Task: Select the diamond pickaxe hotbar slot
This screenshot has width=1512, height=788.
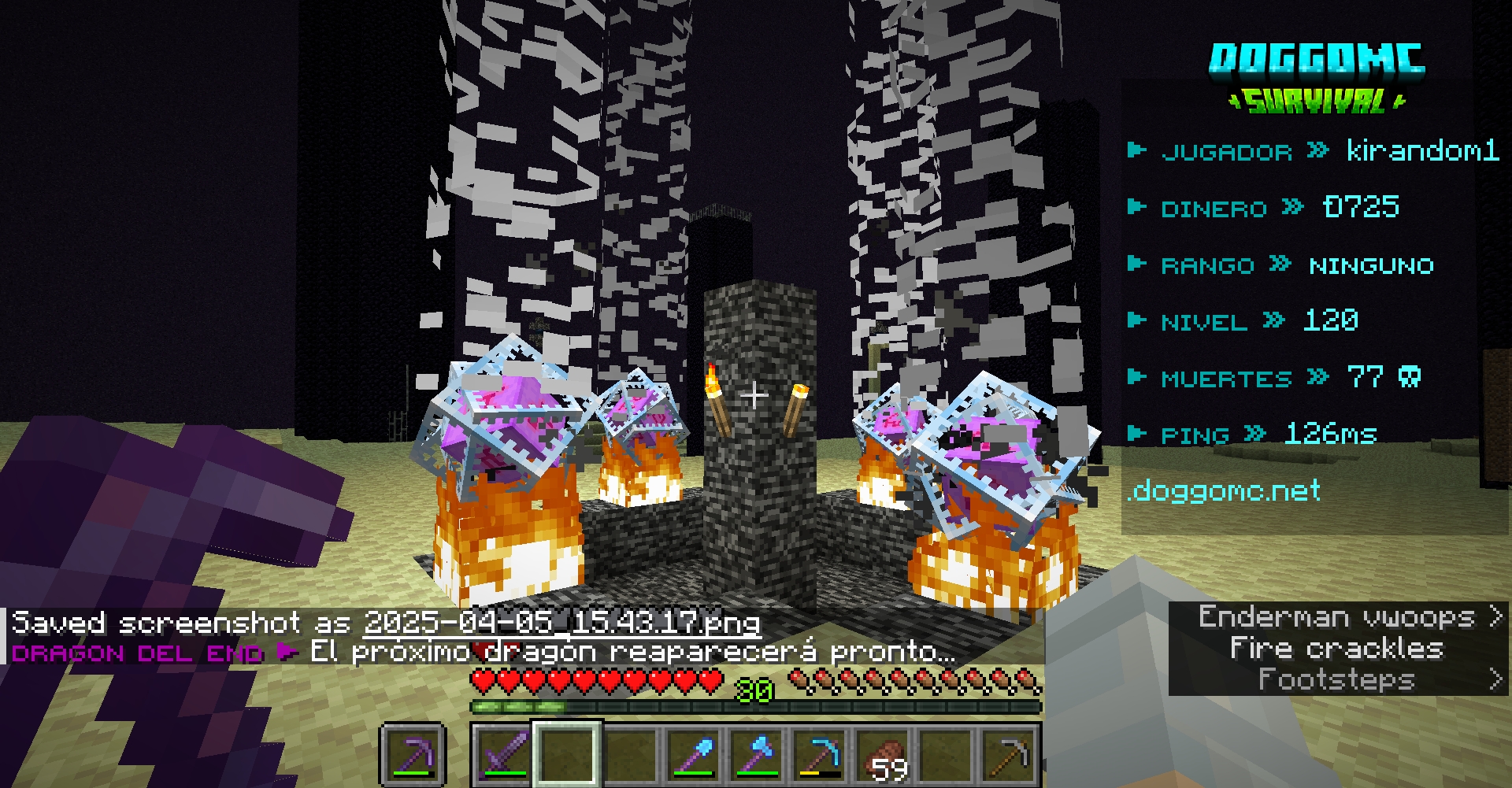Action: tap(821, 754)
